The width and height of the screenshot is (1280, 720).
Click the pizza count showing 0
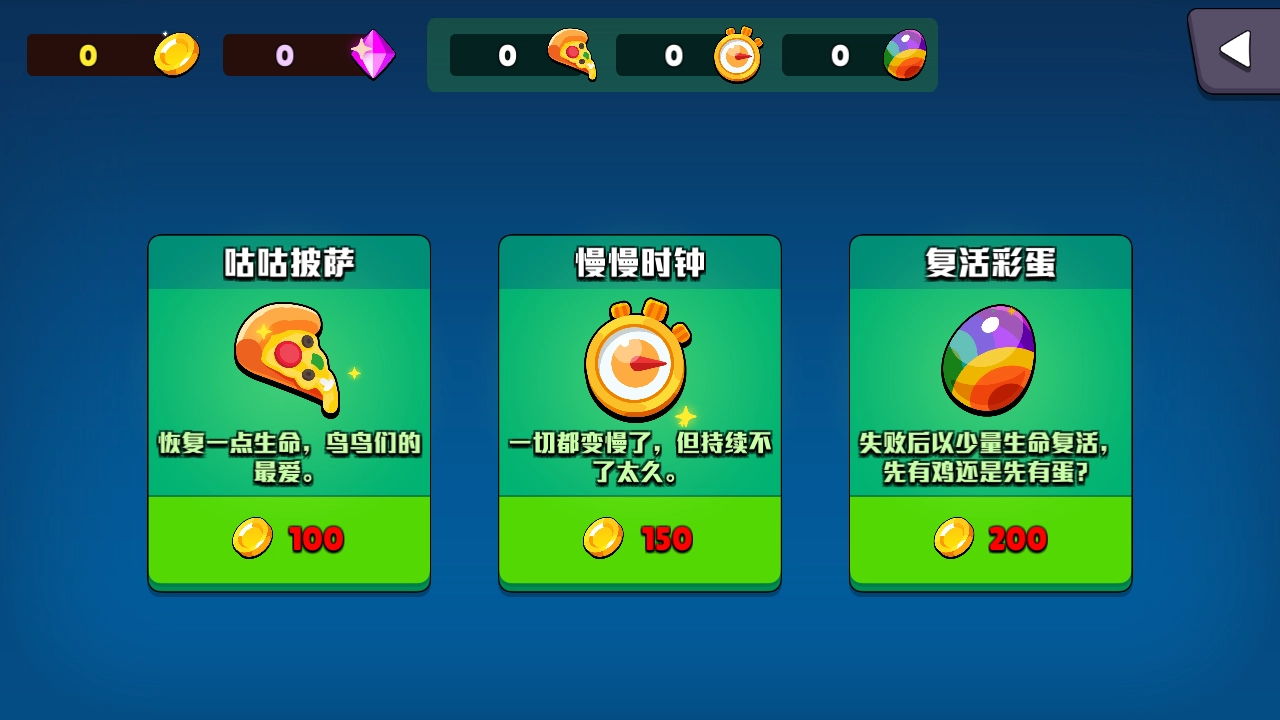pos(506,57)
